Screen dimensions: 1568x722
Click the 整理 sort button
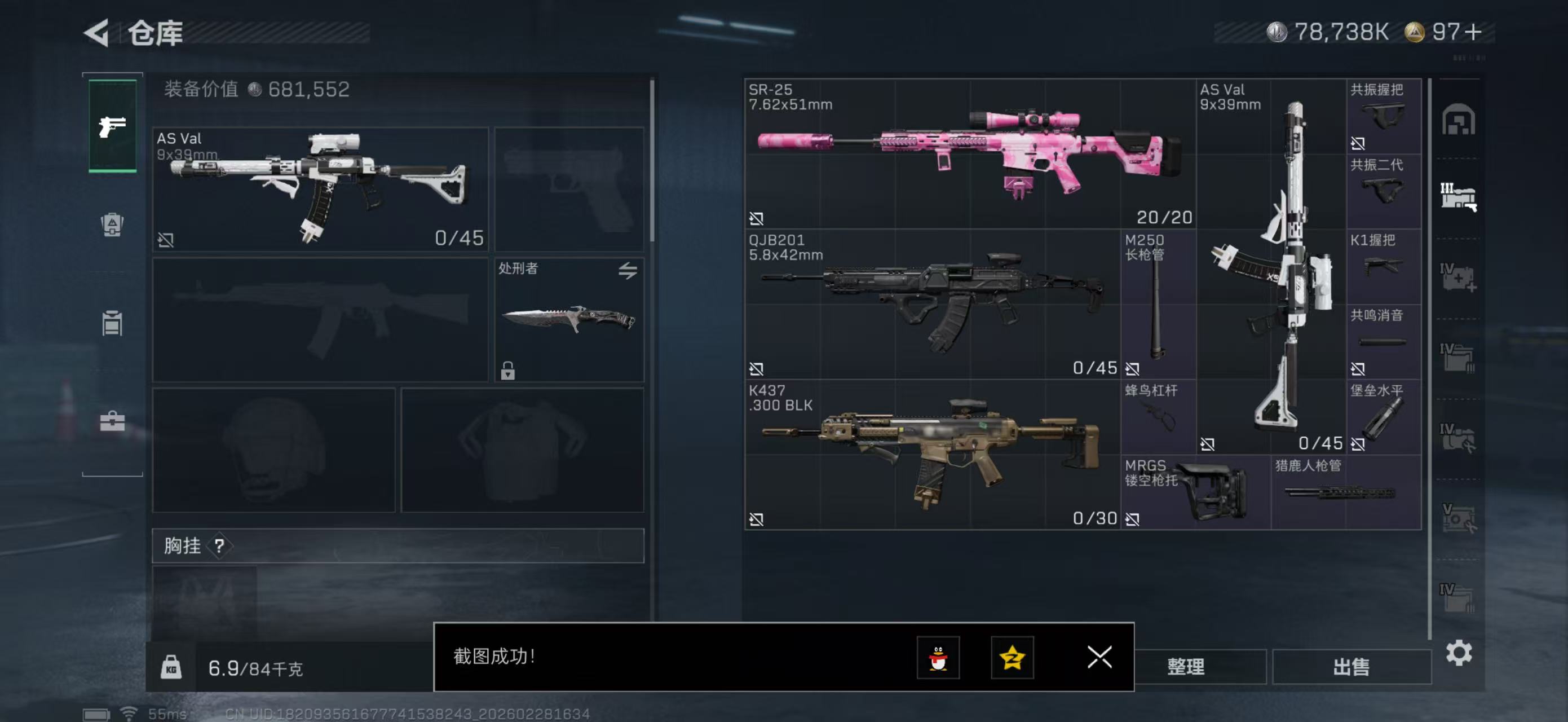click(x=1185, y=667)
